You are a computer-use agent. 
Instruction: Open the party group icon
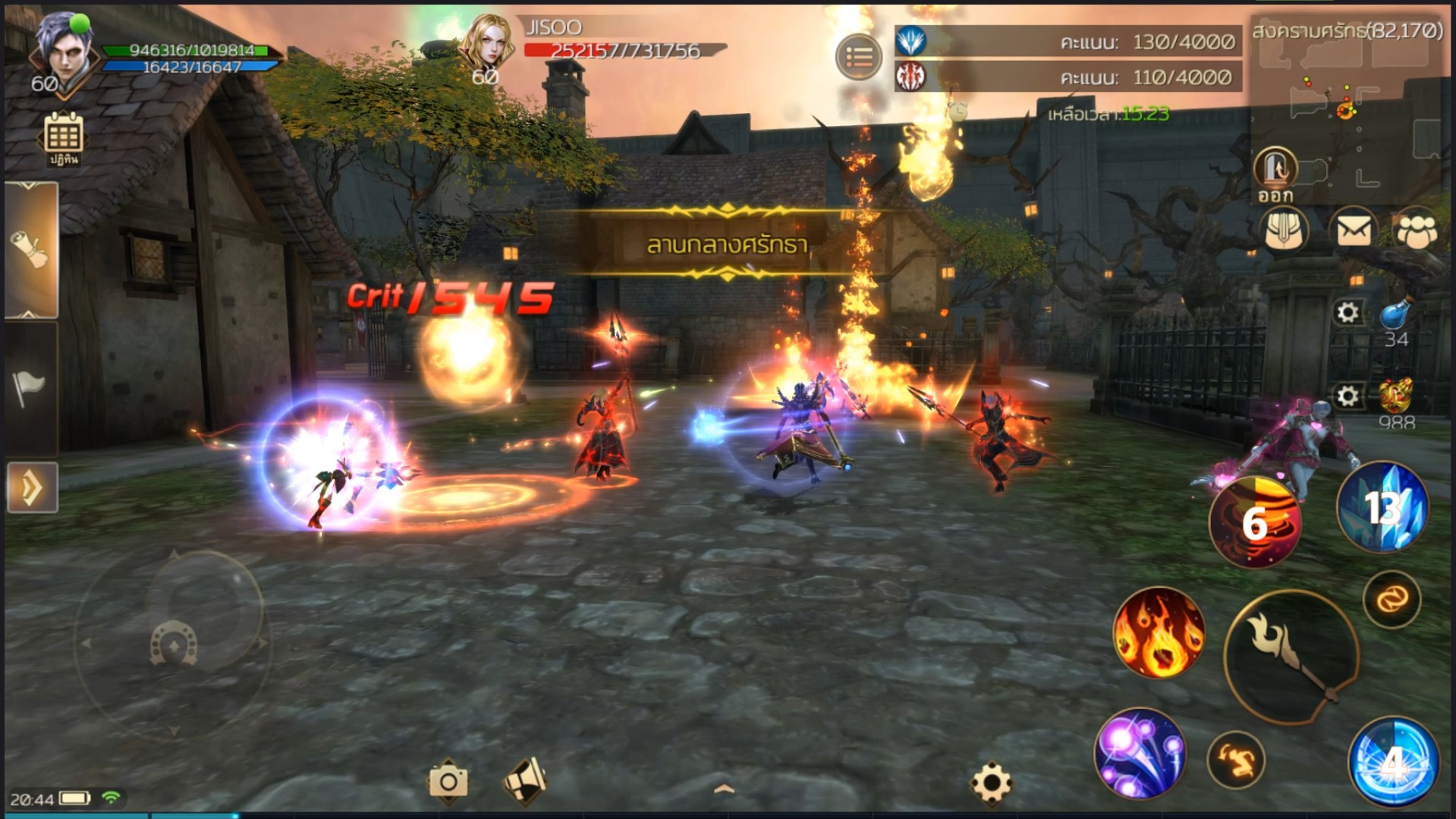[1417, 229]
